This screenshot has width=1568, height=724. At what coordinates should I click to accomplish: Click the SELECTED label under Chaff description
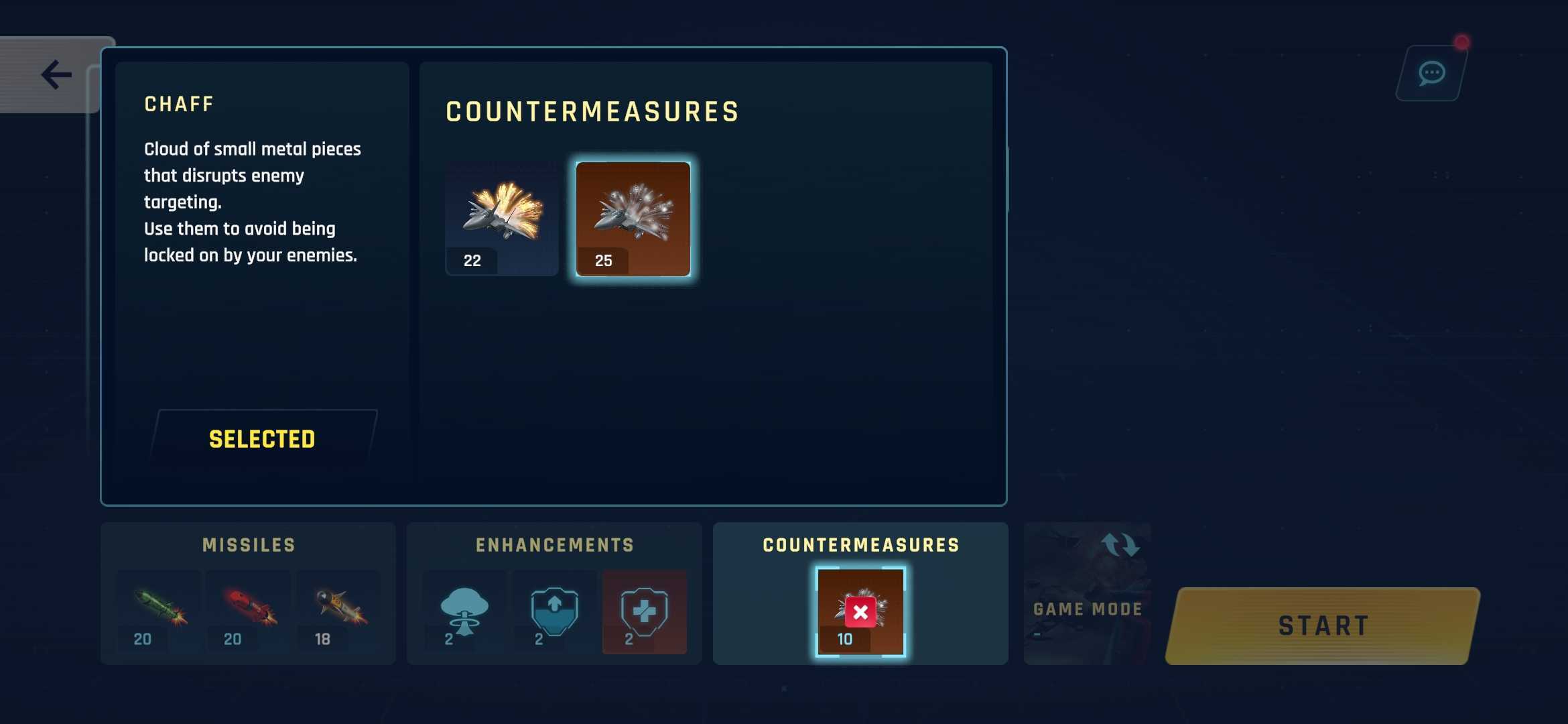(262, 438)
